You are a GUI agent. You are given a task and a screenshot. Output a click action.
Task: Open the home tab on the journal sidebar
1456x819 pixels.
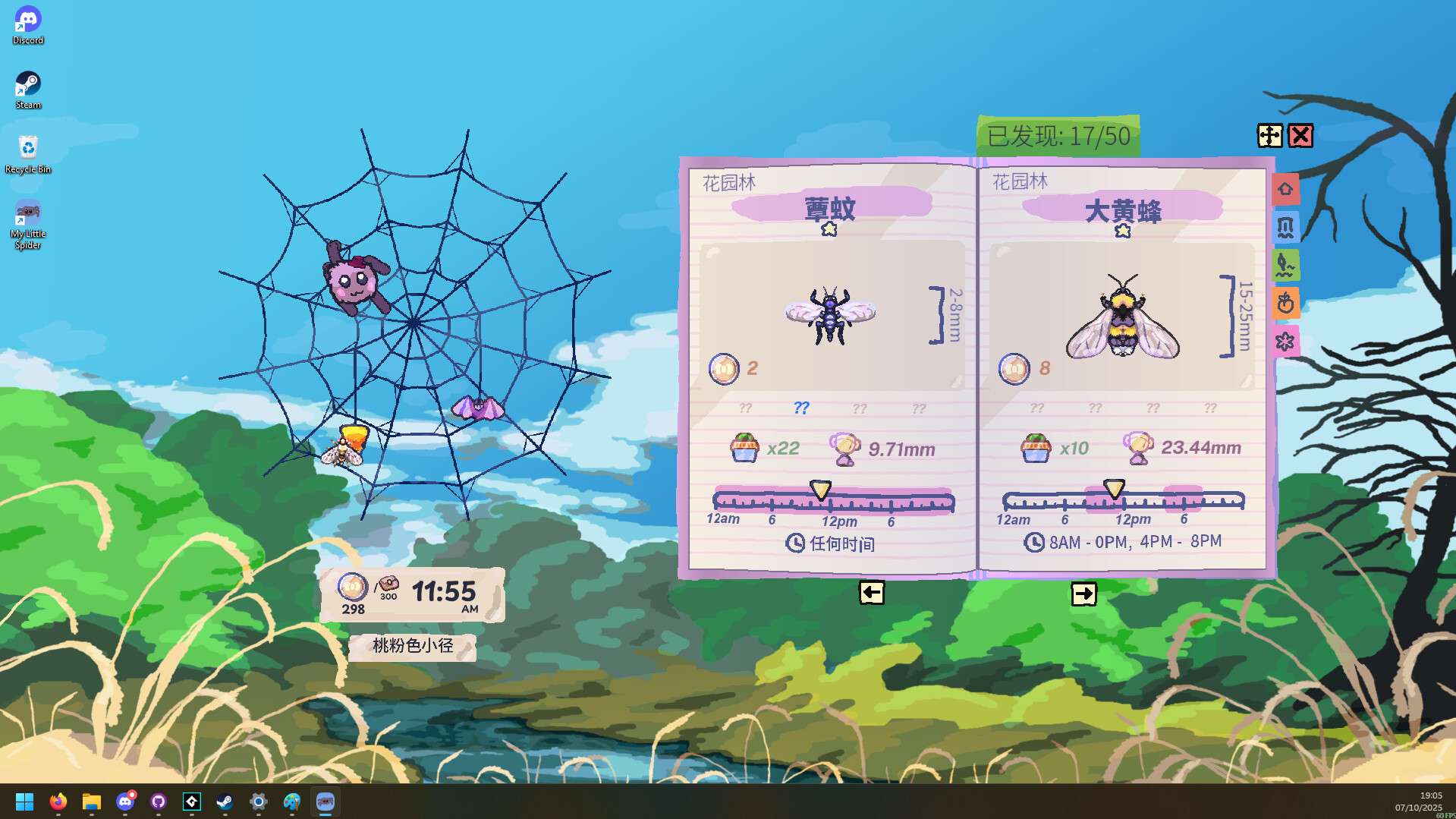point(1286,189)
